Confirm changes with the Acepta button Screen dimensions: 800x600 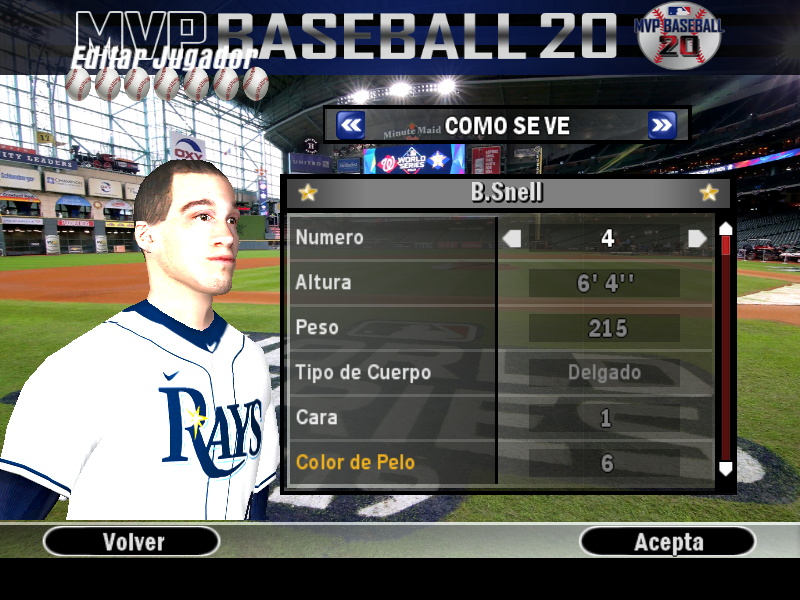tap(668, 542)
